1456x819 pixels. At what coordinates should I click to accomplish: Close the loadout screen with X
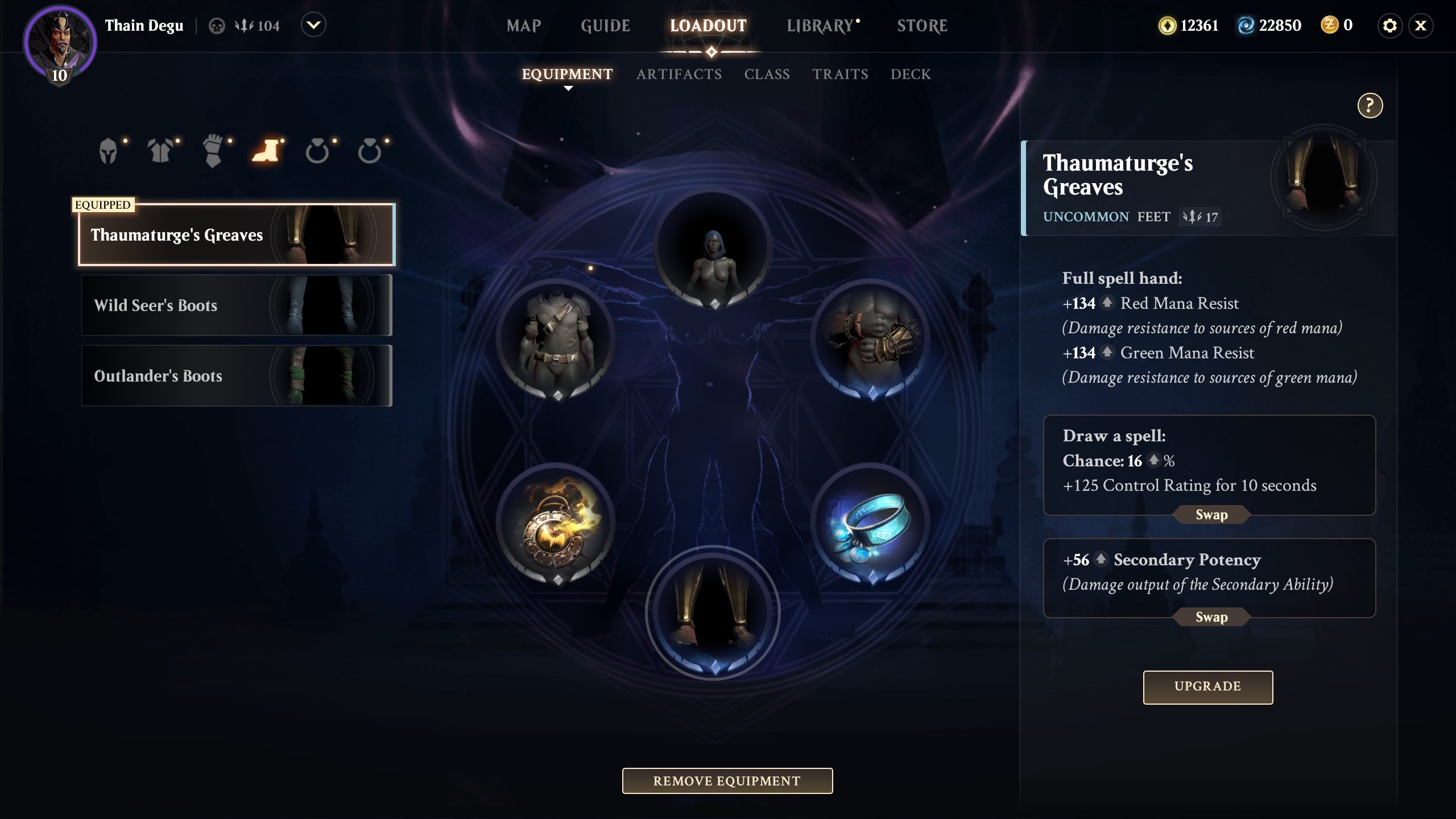point(1420,26)
